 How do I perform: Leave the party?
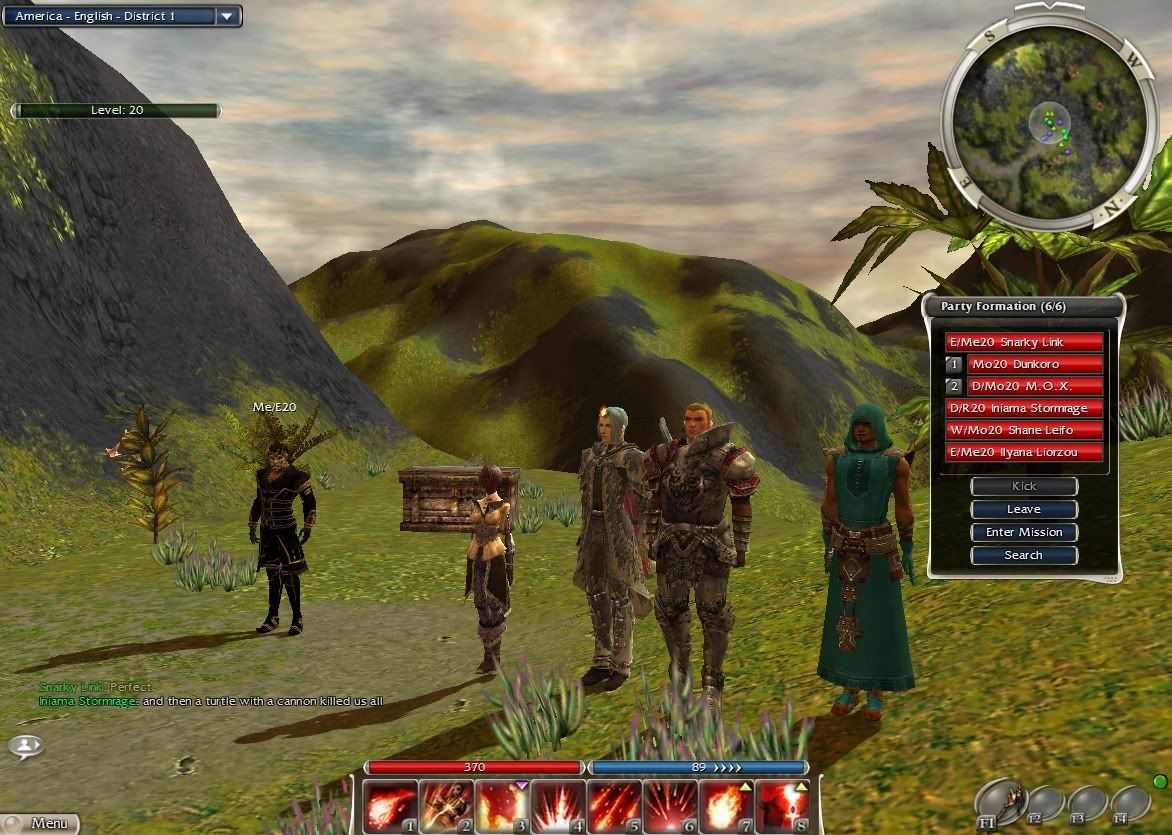[1023, 509]
